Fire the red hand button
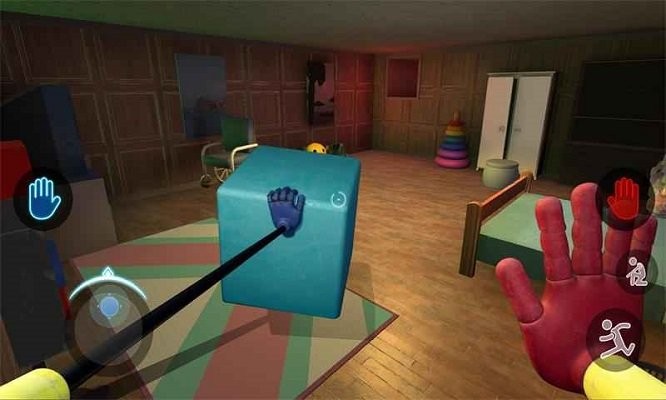 pyautogui.click(x=623, y=197)
